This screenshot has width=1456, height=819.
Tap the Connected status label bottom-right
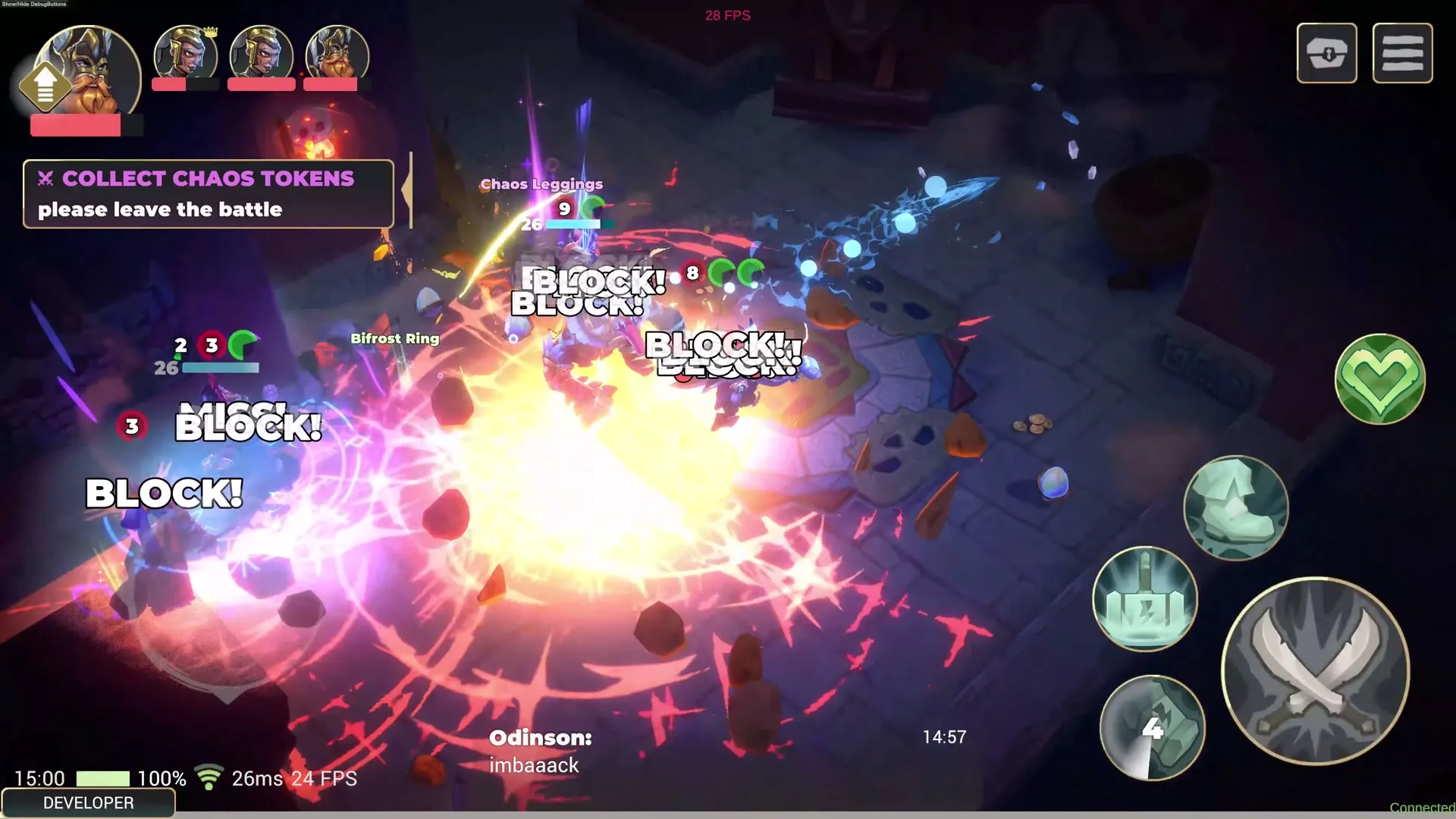pos(1425,806)
